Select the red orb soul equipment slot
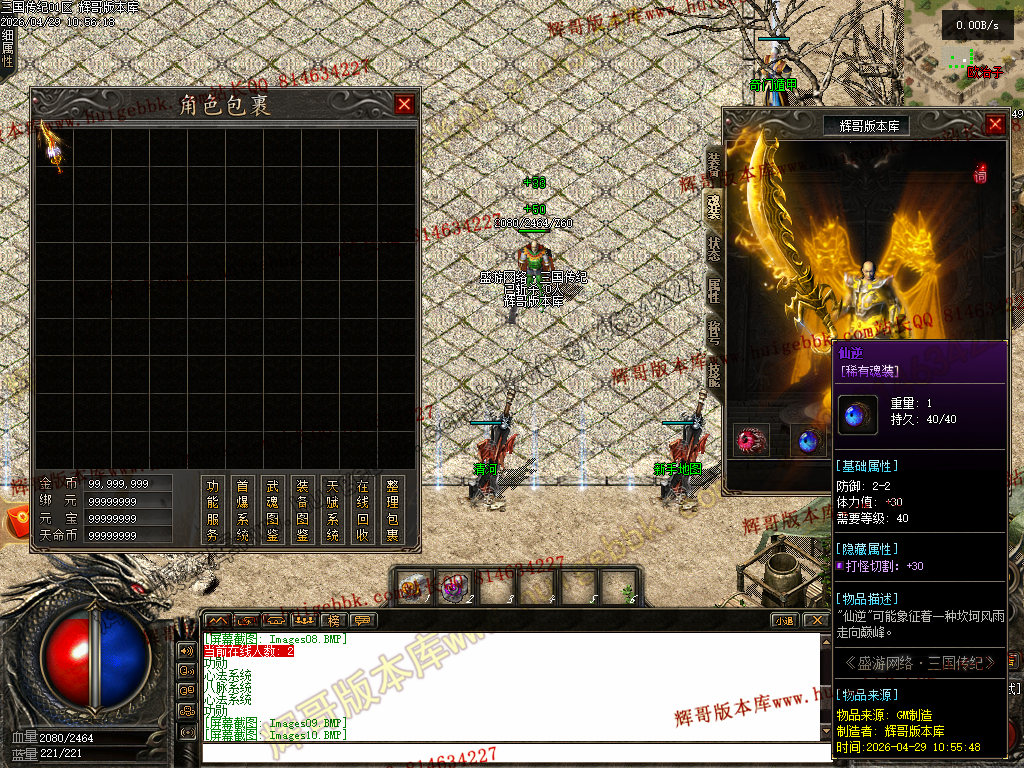Viewport: 1024px width, 768px height. (751, 441)
